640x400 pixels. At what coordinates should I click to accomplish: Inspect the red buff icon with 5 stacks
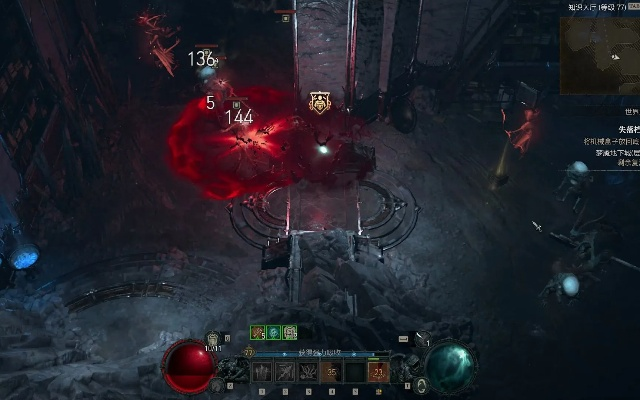[257, 333]
